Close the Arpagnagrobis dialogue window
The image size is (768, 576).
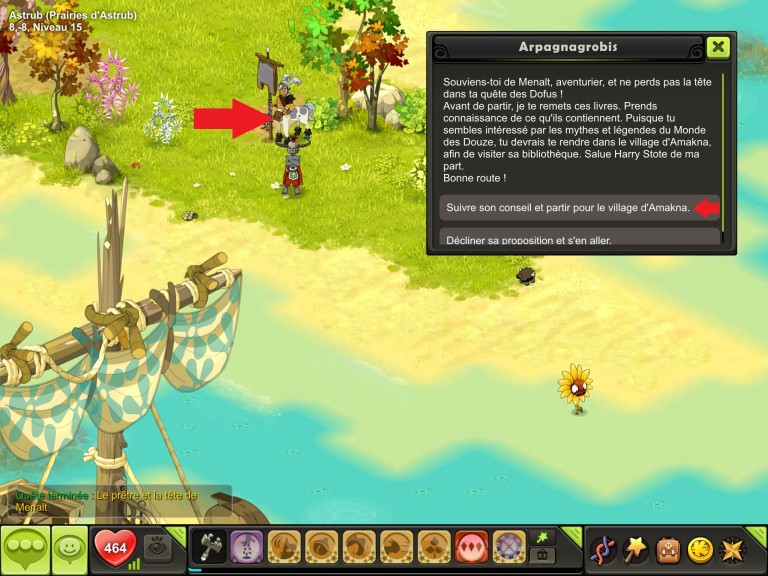point(717,47)
